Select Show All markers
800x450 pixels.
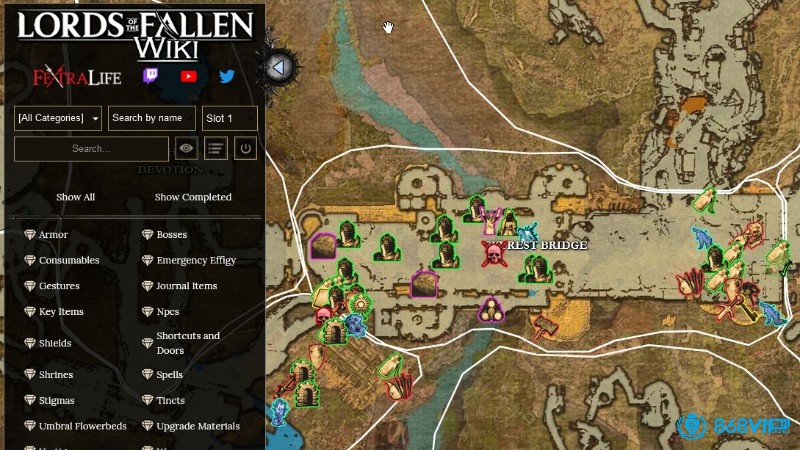click(75, 197)
